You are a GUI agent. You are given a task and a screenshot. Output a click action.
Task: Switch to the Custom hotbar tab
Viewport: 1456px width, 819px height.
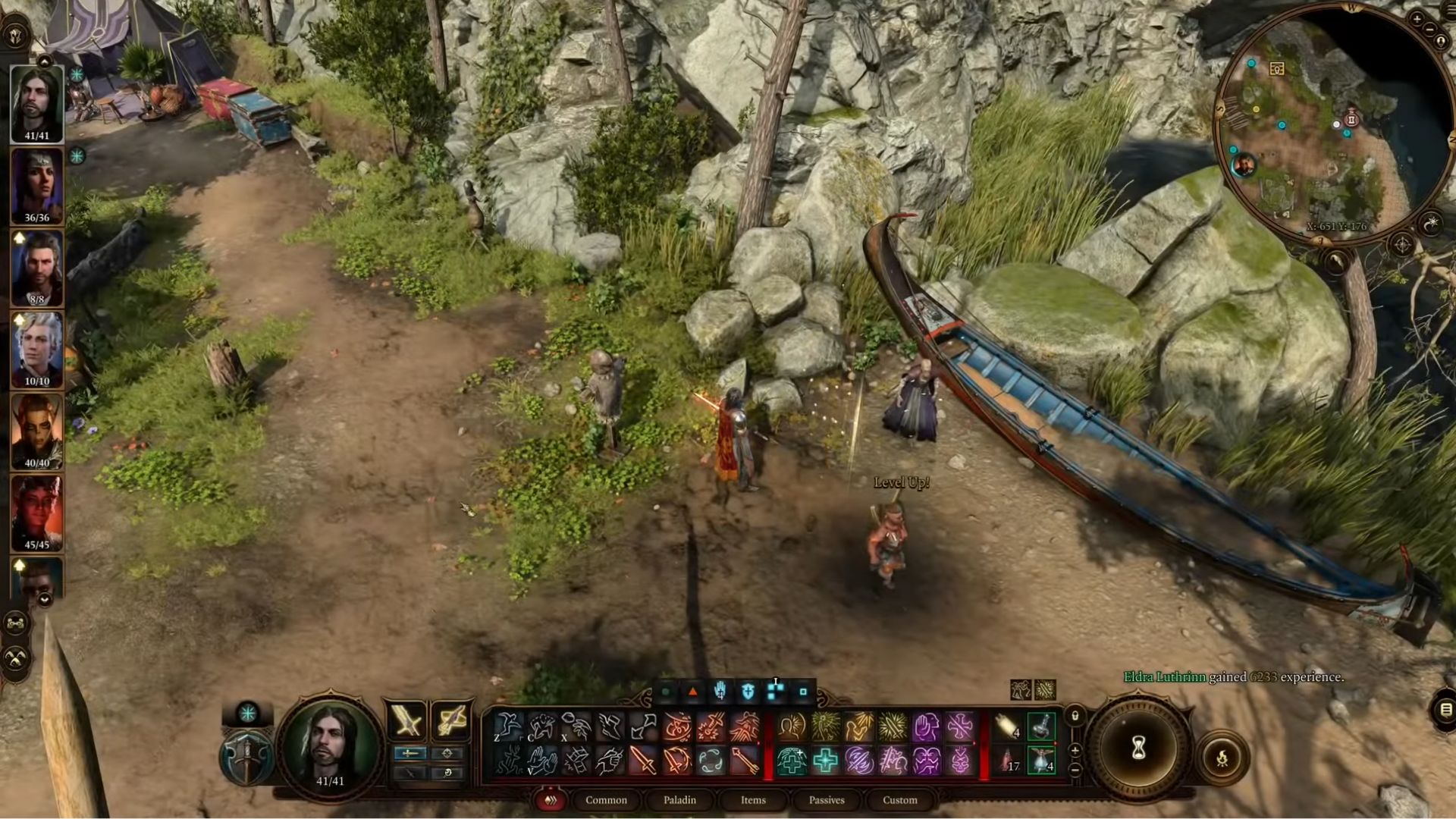pyautogui.click(x=900, y=800)
